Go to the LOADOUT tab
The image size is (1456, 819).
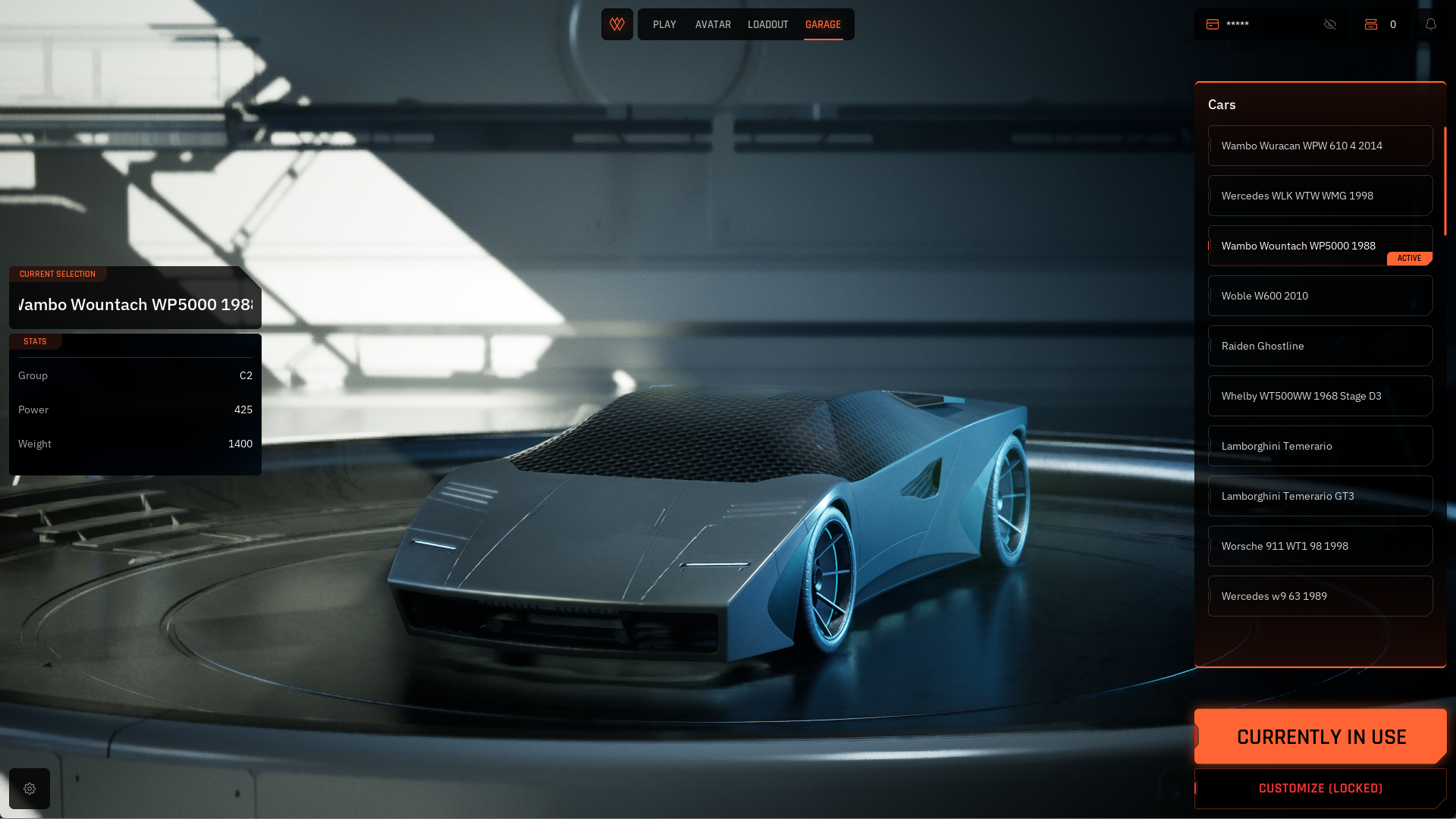tap(767, 24)
